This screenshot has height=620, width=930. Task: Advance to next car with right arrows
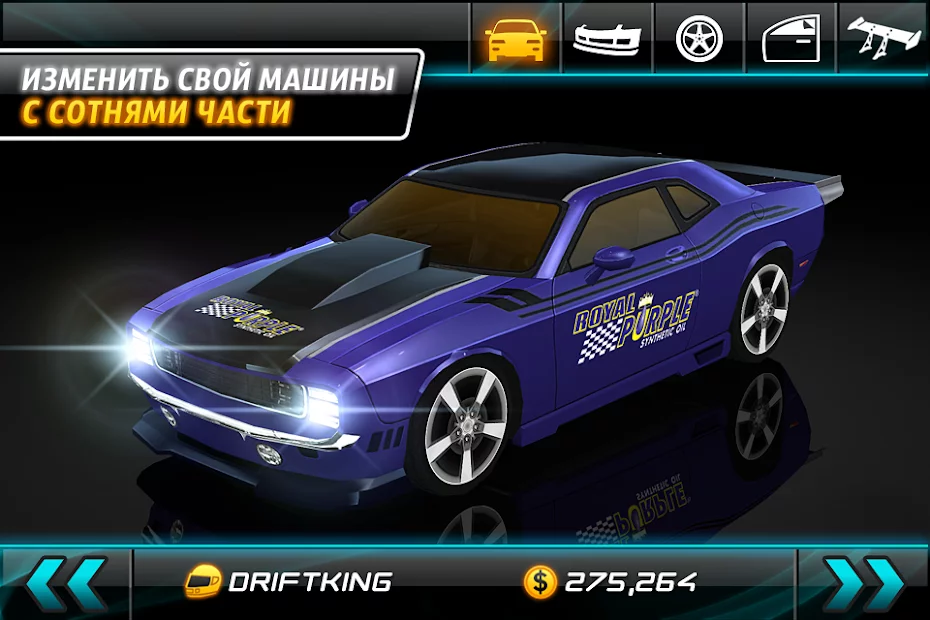point(862,582)
